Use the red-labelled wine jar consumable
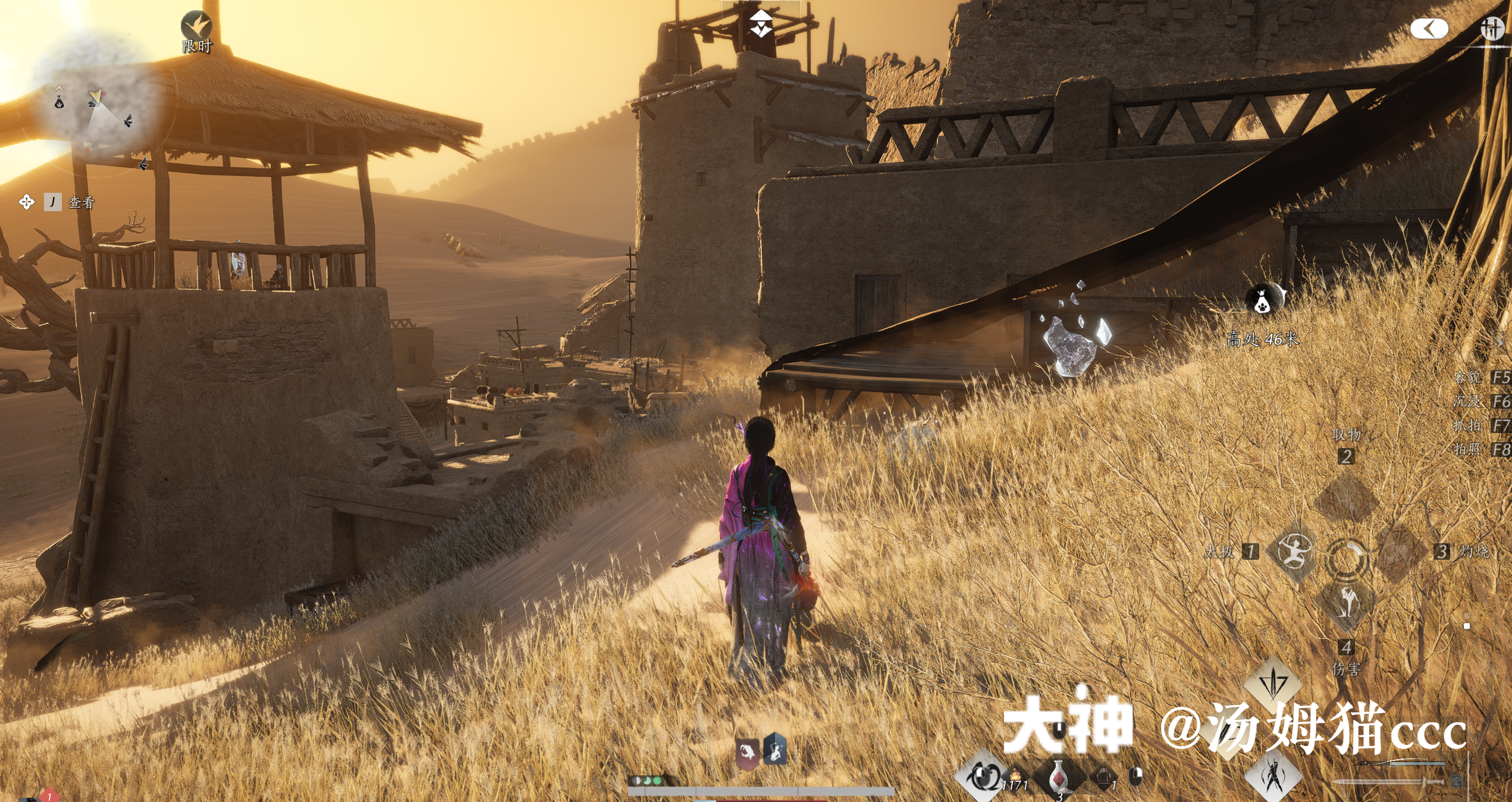Image resolution: width=1512 pixels, height=802 pixels. click(1058, 777)
